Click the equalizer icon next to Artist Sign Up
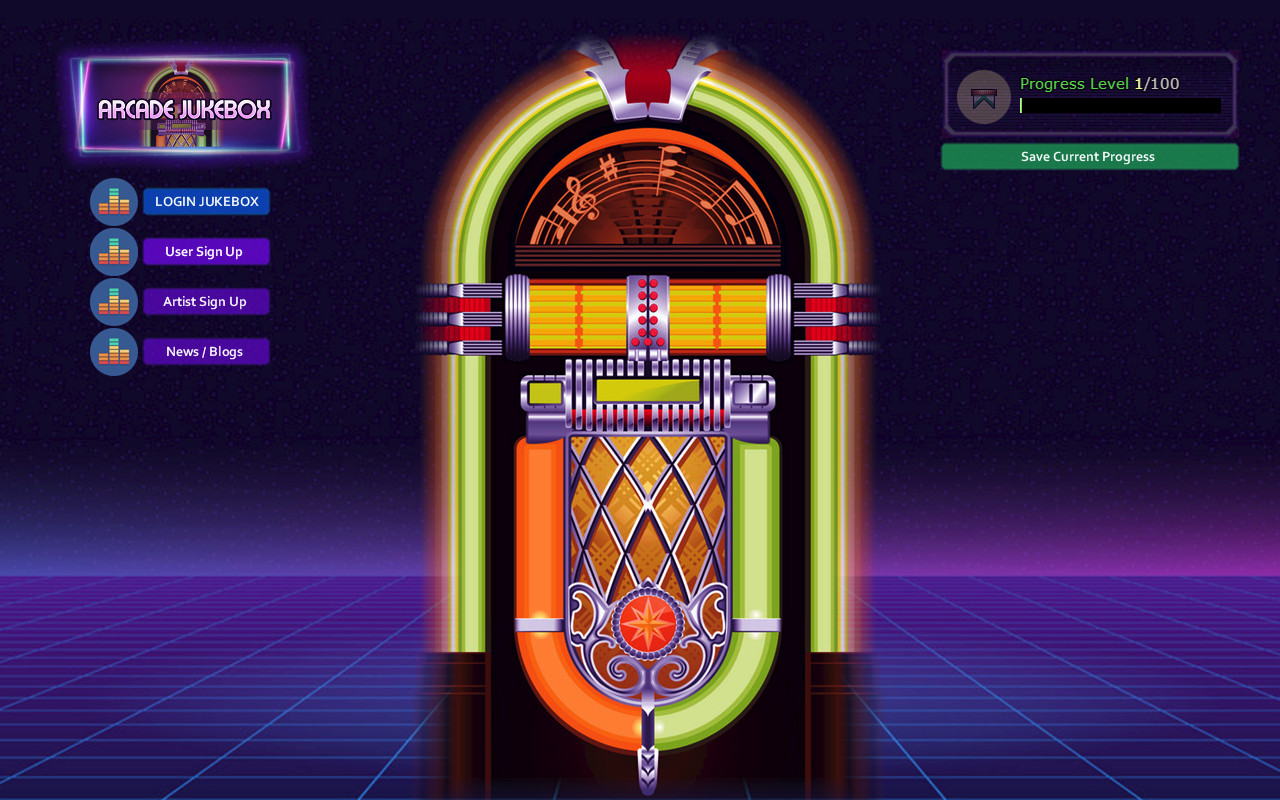 113,301
